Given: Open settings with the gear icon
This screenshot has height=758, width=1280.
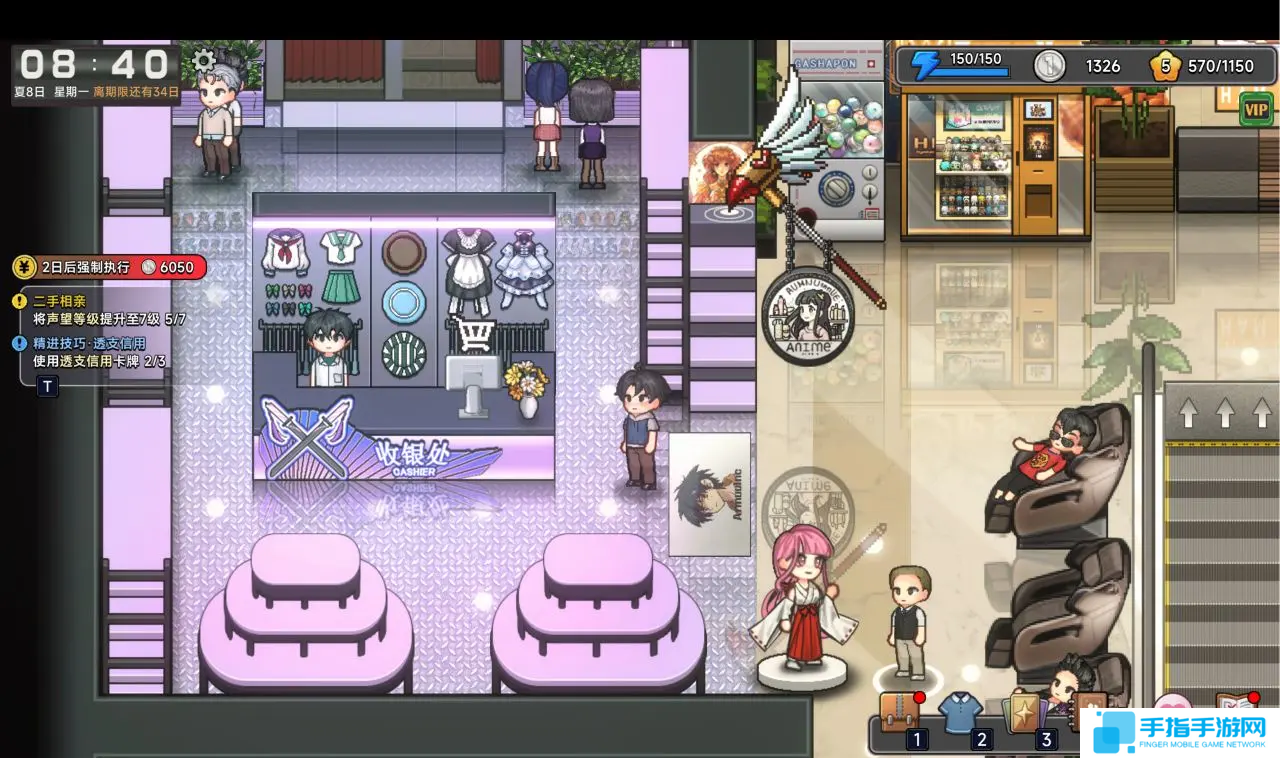Looking at the screenshot, I should point(204,61).
